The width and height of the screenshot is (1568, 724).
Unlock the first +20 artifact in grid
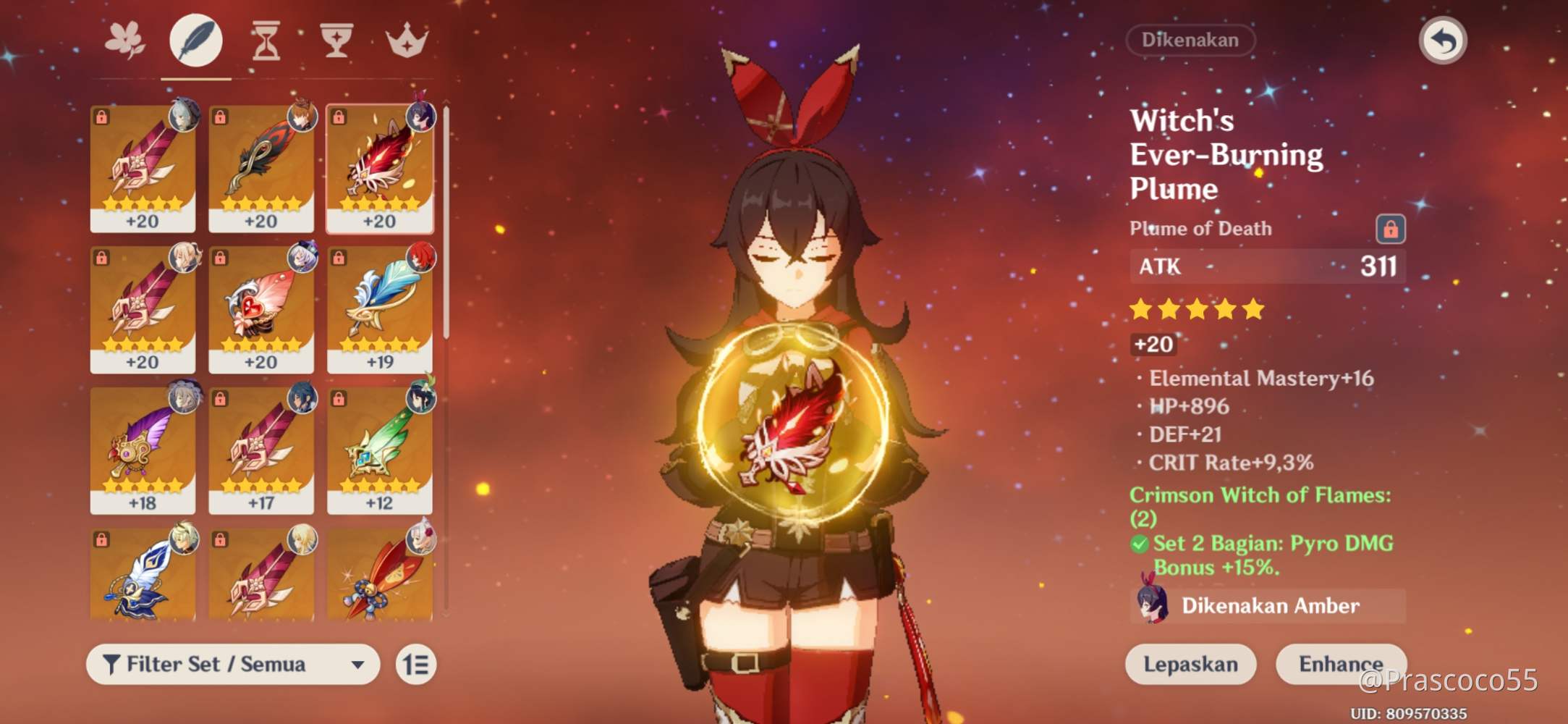tap(101, 115)
